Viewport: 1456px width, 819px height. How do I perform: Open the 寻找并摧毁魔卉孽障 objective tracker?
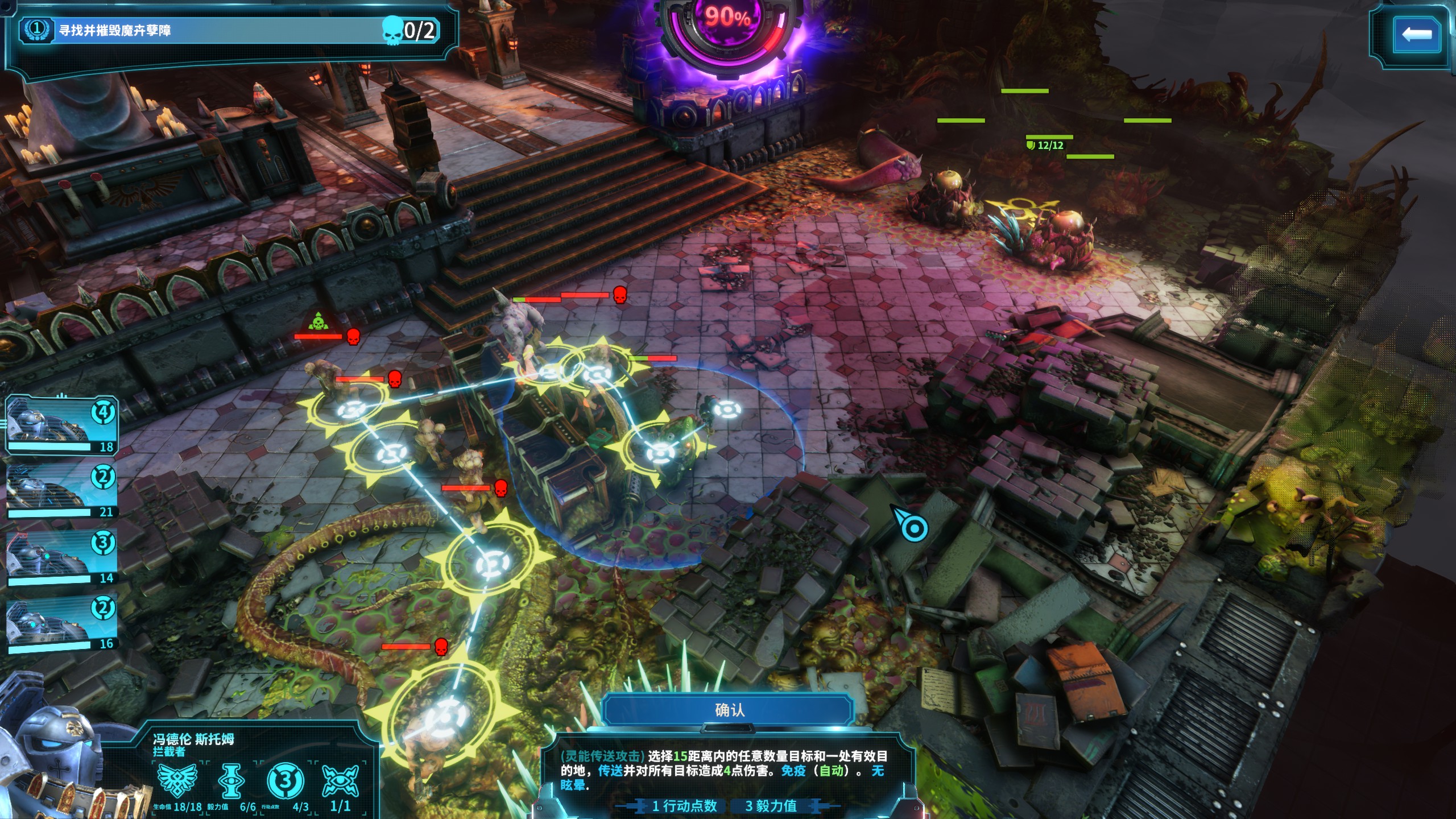click(227, 30)
